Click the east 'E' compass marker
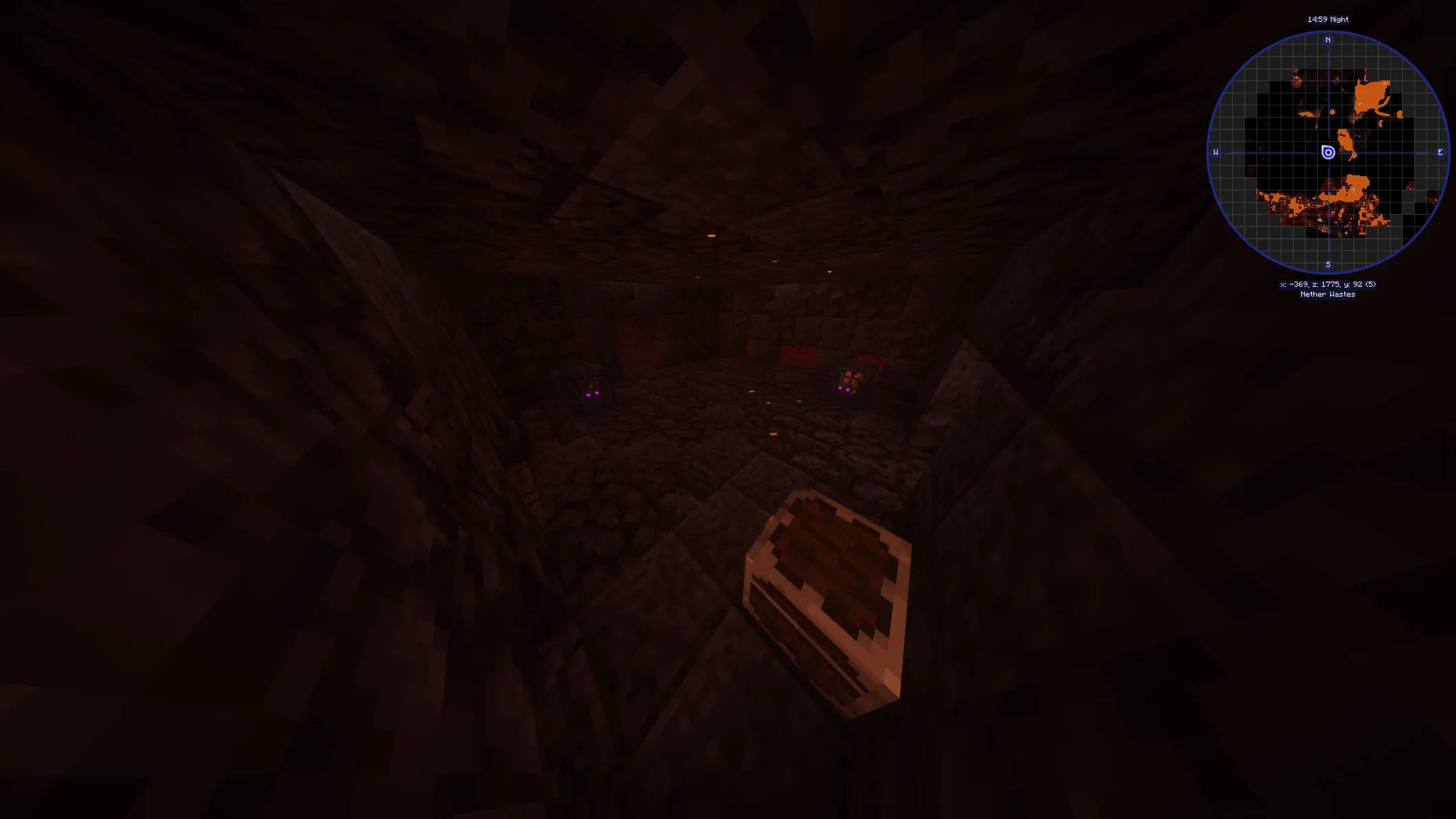Viewport: 1456px width, 819px height. click(x=1439, y=152)
